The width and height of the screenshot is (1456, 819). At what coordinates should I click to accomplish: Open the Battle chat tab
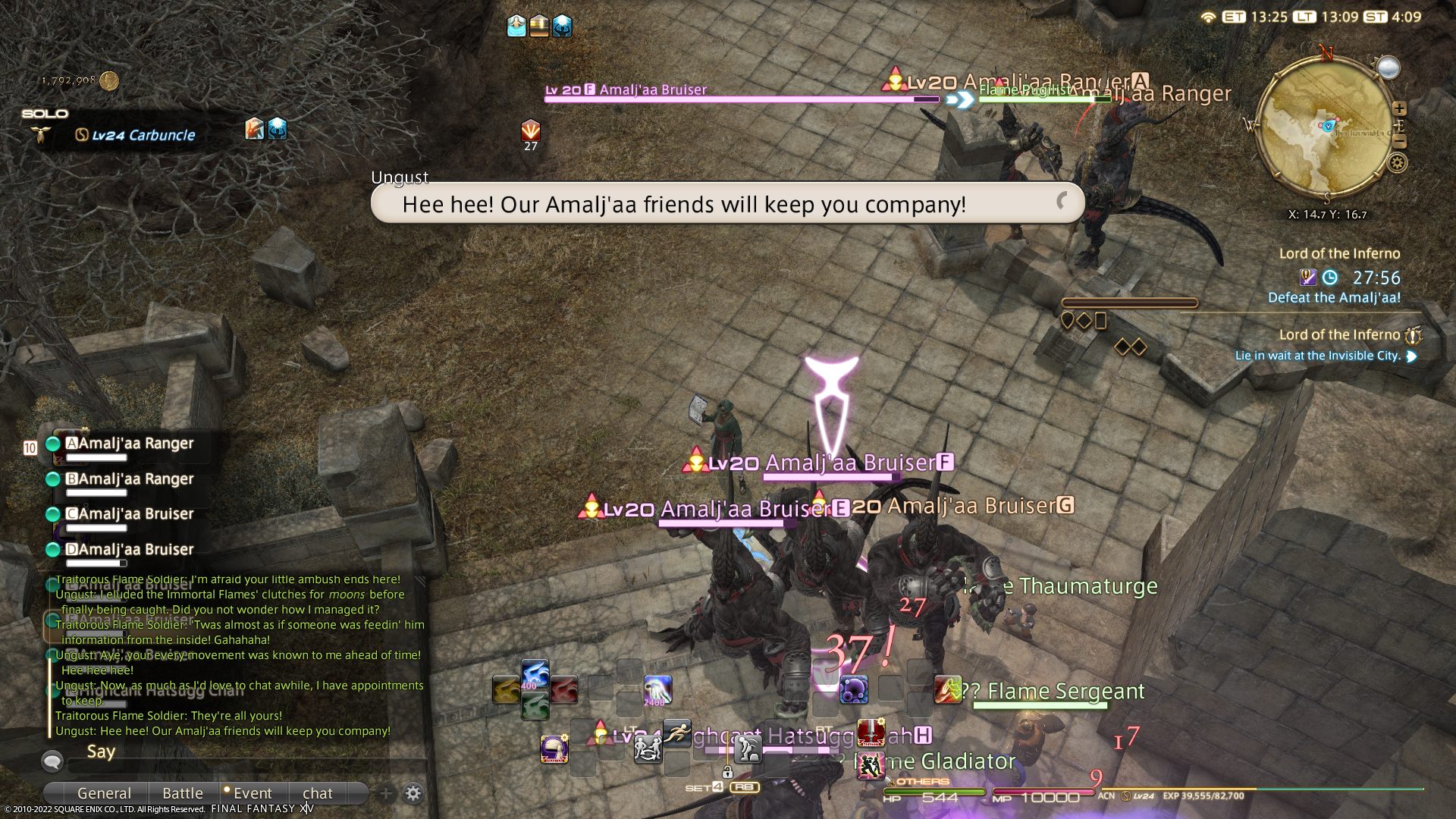tap(183, 793)
